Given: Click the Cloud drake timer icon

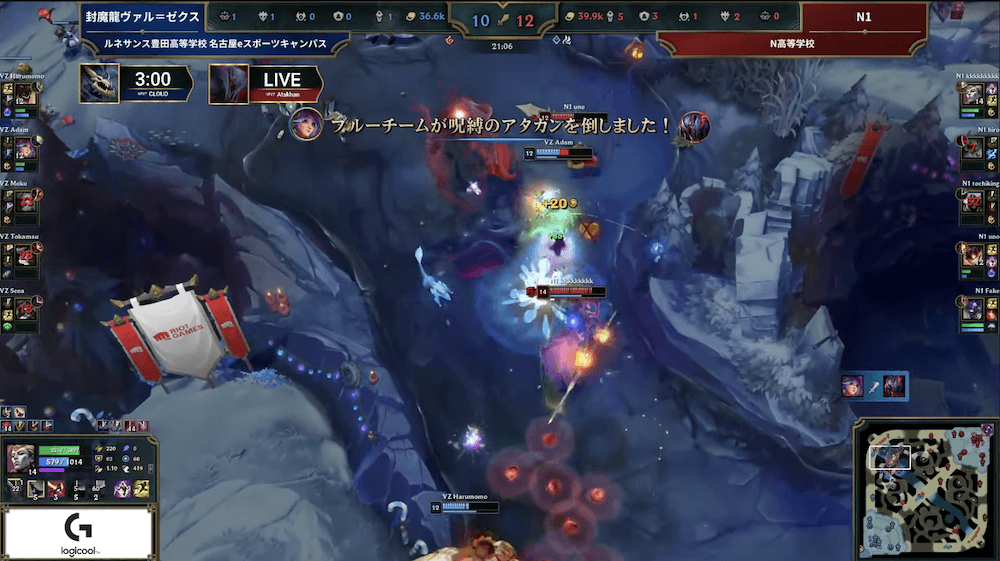Looking at the screenshot, I should (99, 83).
